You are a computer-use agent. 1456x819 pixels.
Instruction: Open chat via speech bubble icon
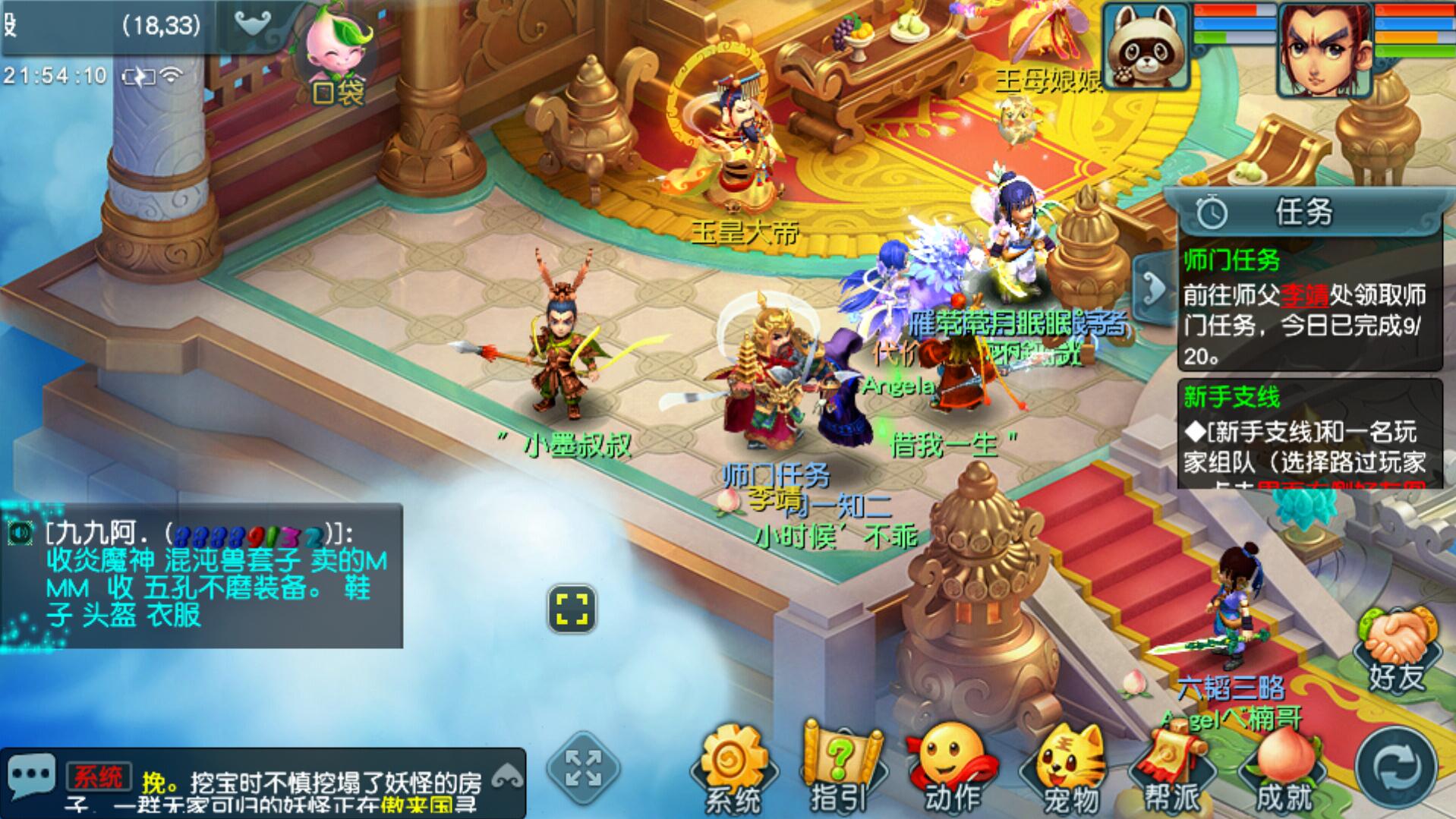[31, 776]
